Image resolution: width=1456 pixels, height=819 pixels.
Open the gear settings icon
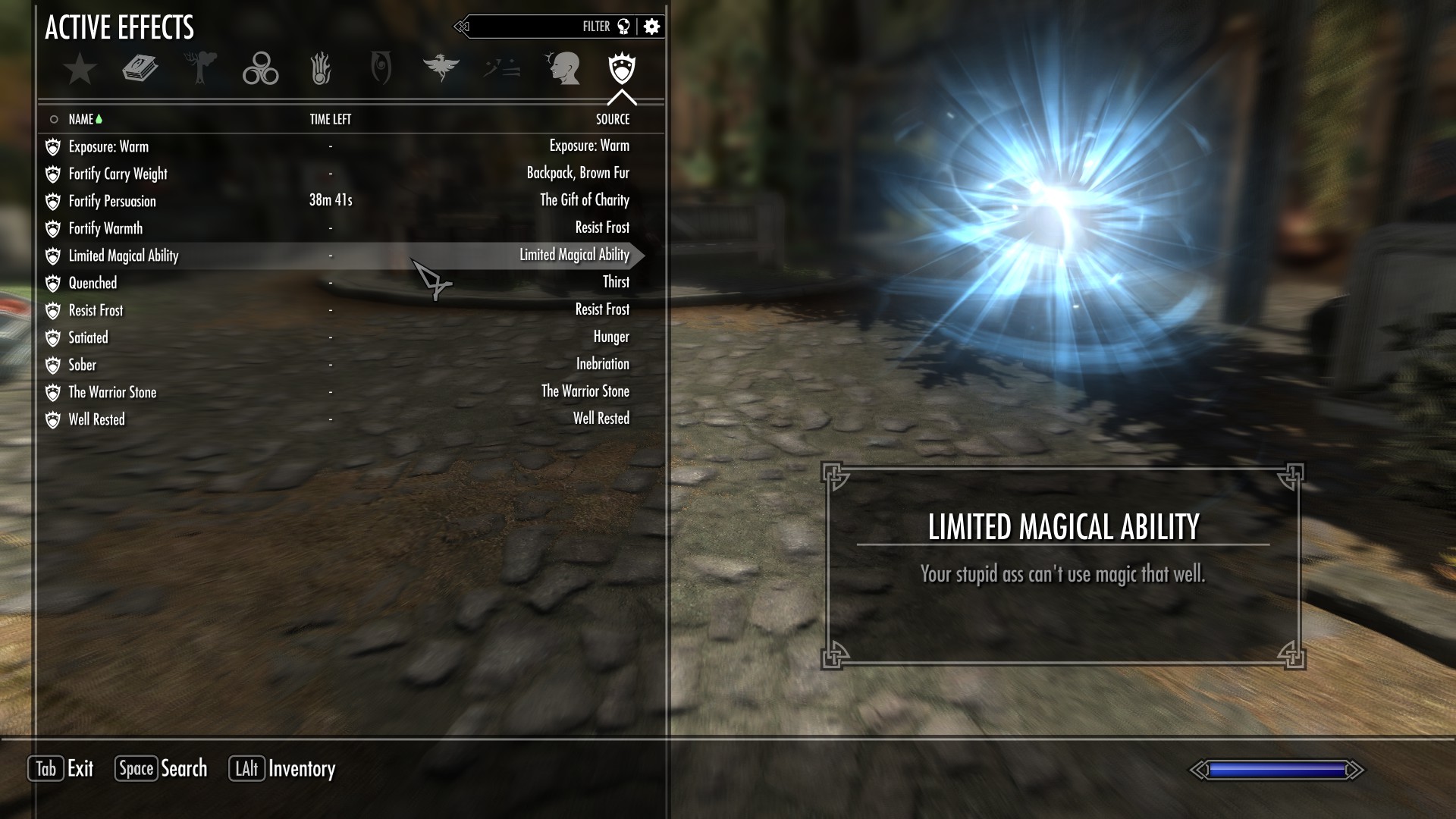(x=651, y=27)
